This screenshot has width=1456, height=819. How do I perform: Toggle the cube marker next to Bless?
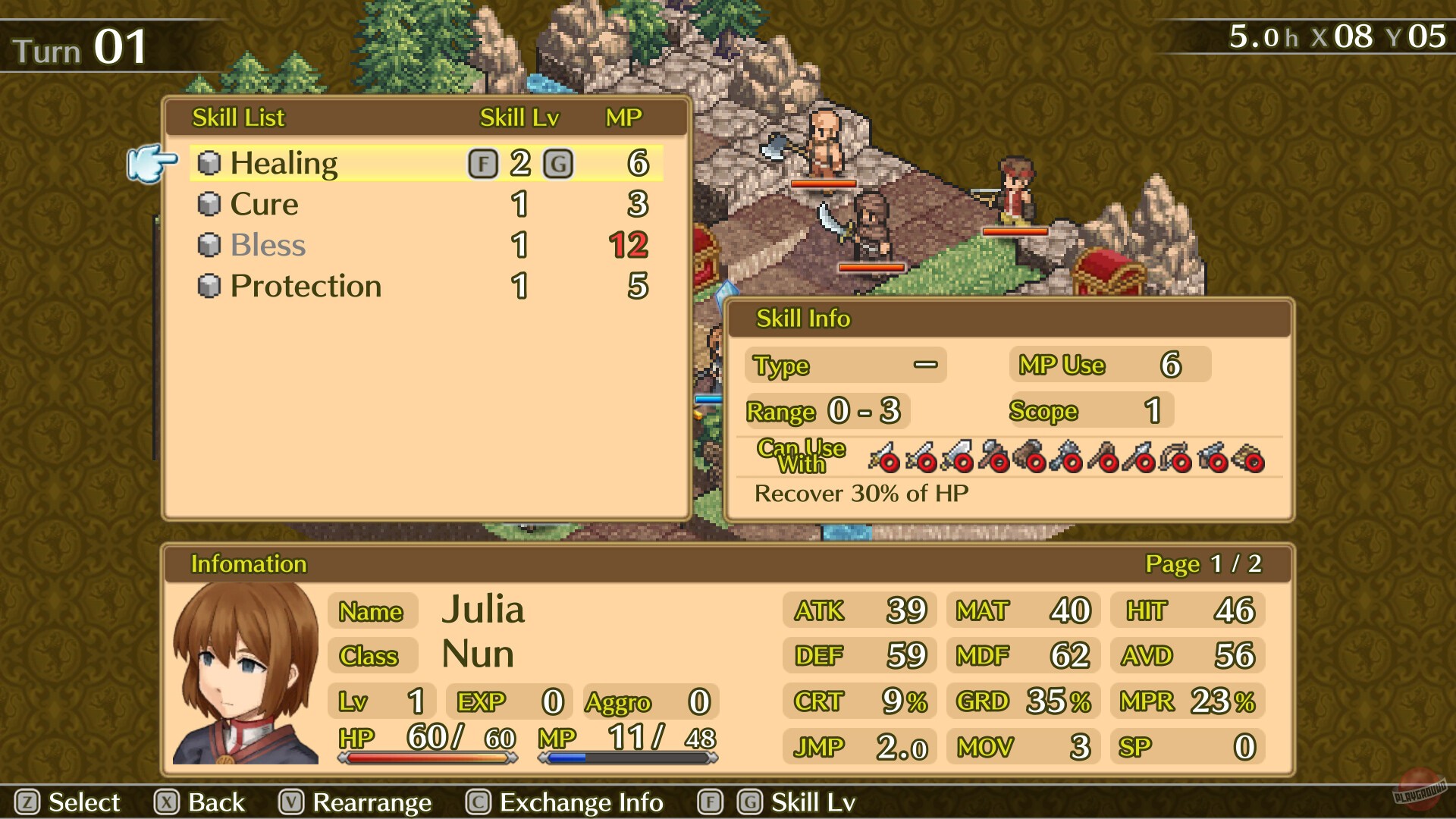pos(210,245)
